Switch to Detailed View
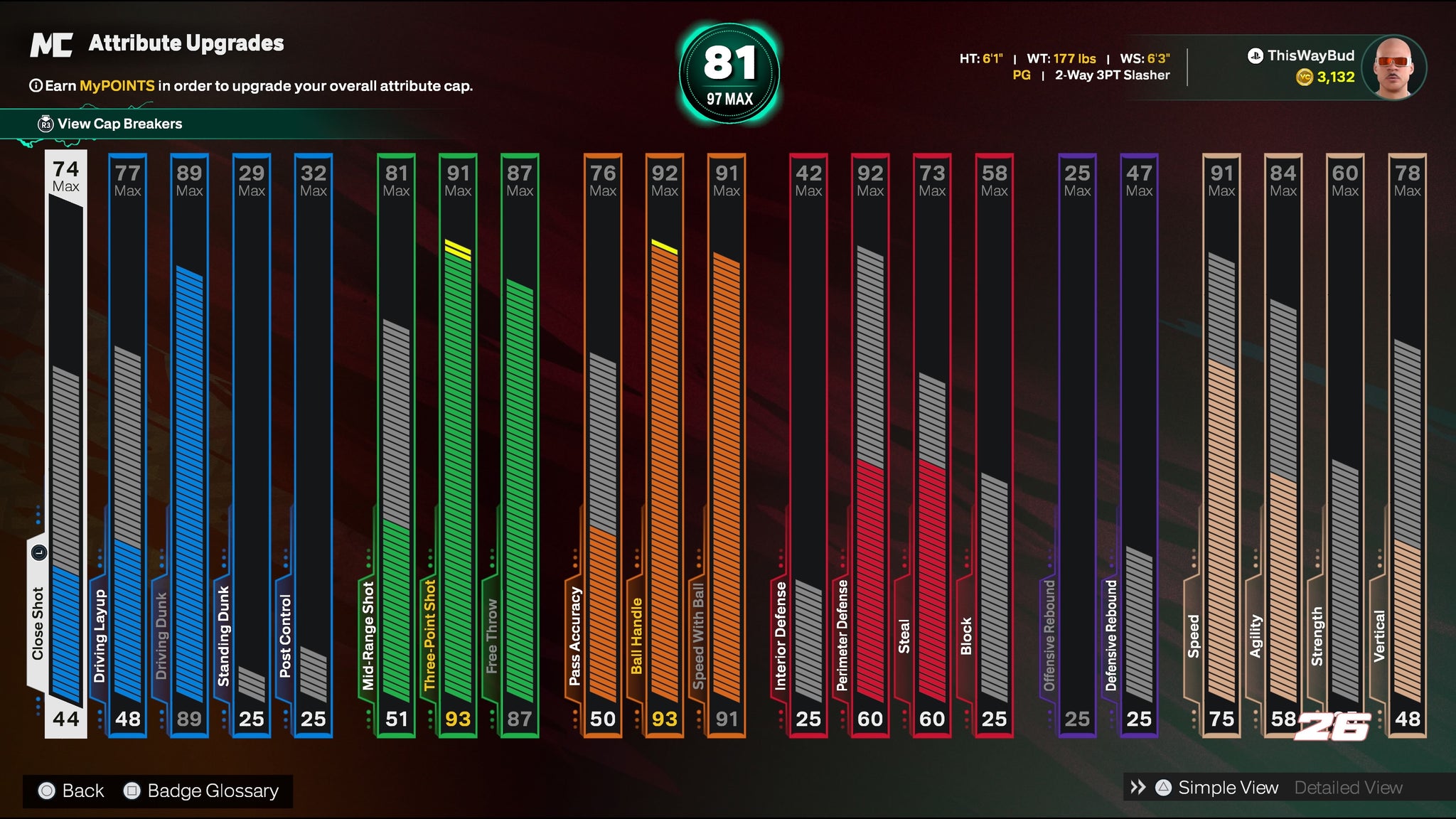 pos(1348,788)
